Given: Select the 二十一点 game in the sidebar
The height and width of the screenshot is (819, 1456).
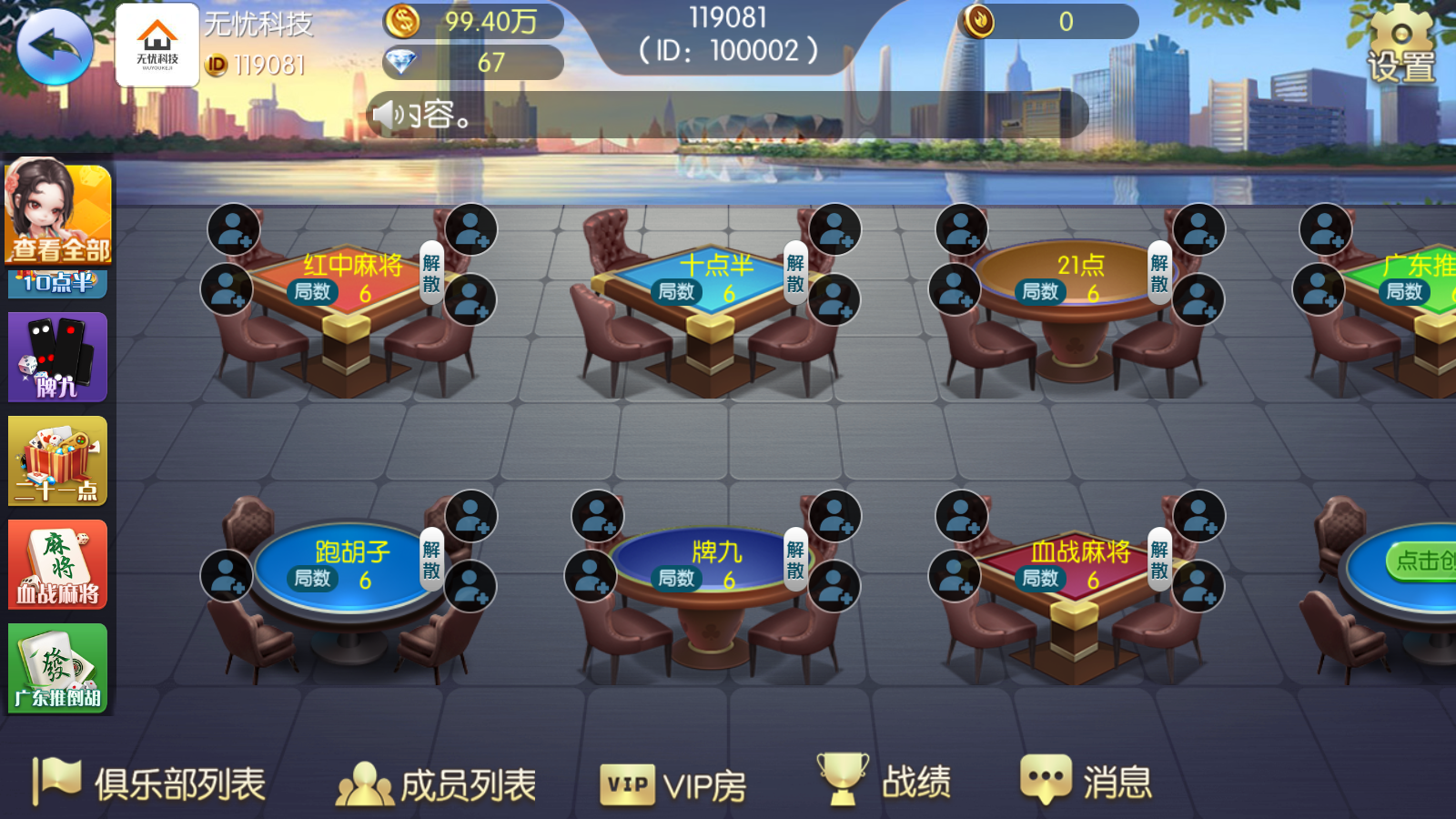Looking at the screenshot, I should (57, 461).
